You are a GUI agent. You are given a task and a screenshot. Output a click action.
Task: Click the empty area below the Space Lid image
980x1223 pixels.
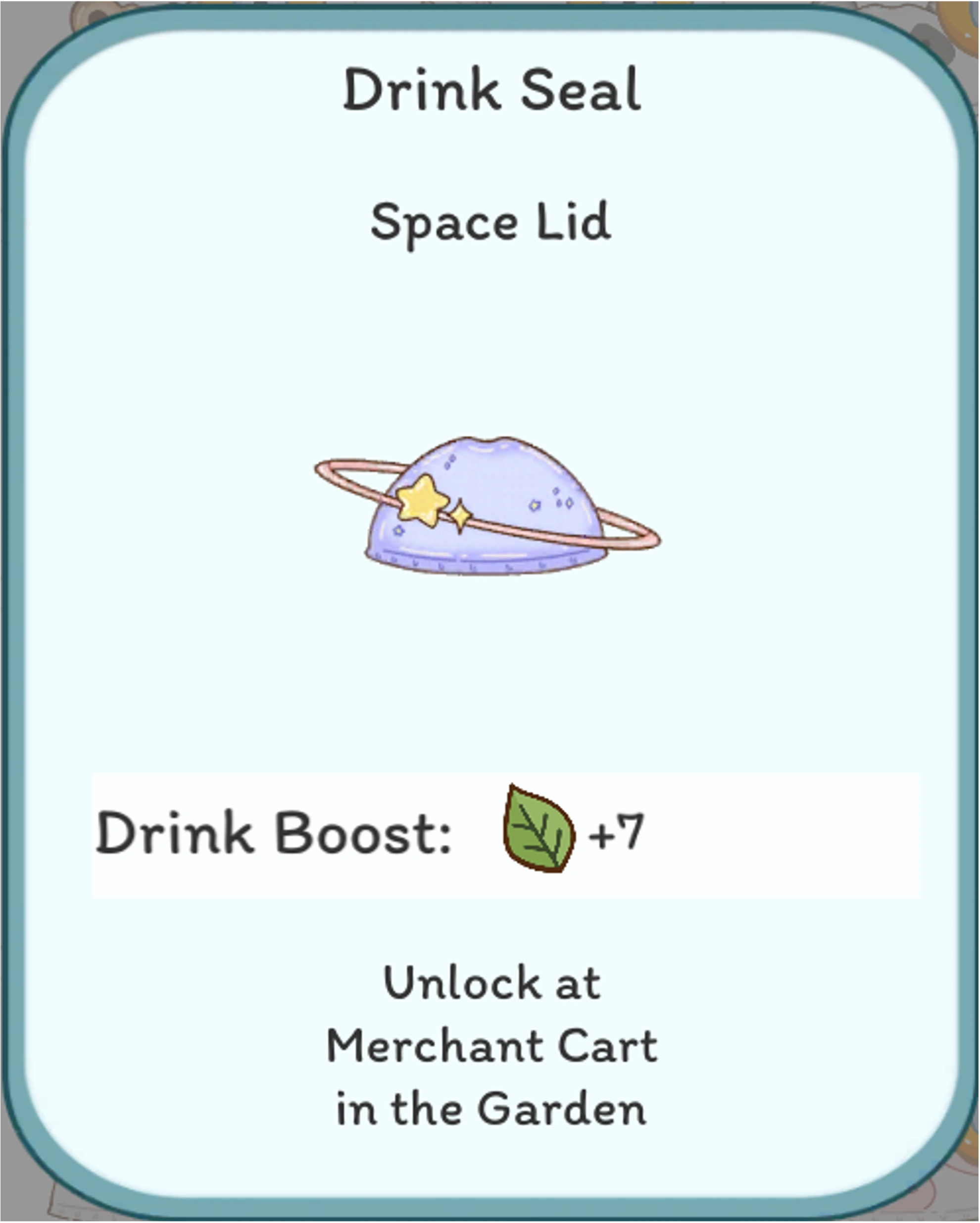490,681
